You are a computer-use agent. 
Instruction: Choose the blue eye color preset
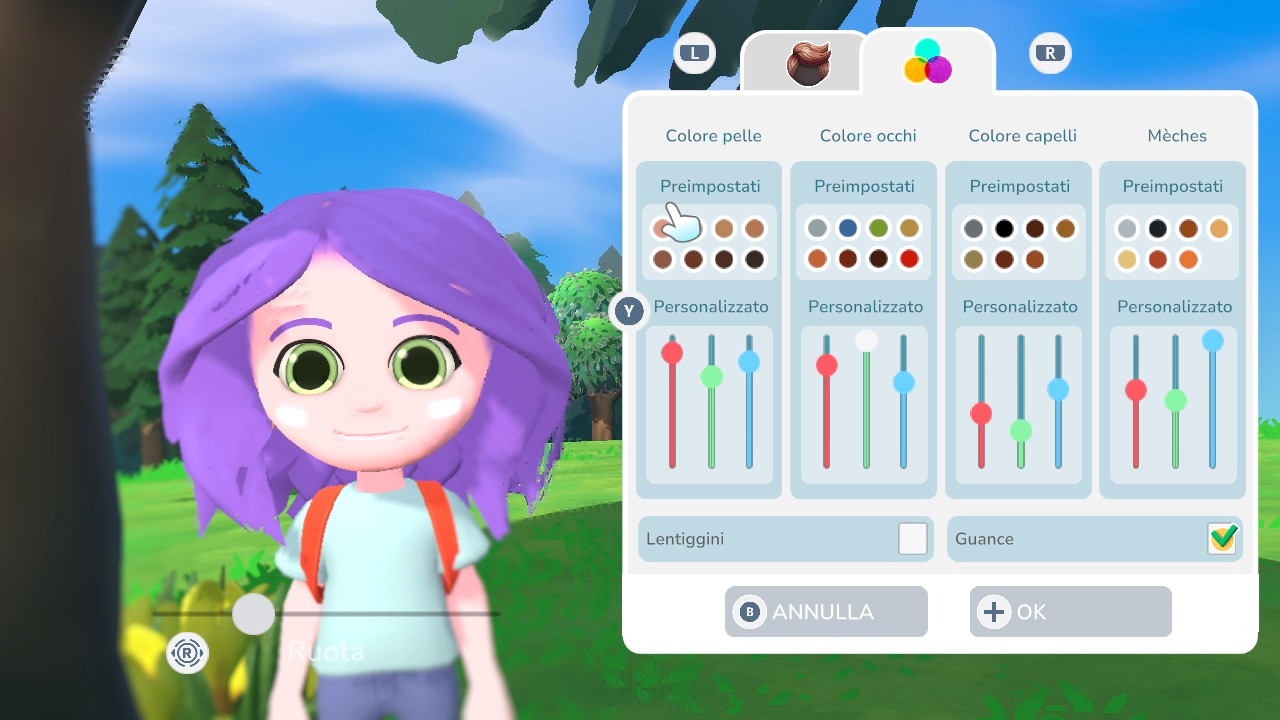[848, 229]
